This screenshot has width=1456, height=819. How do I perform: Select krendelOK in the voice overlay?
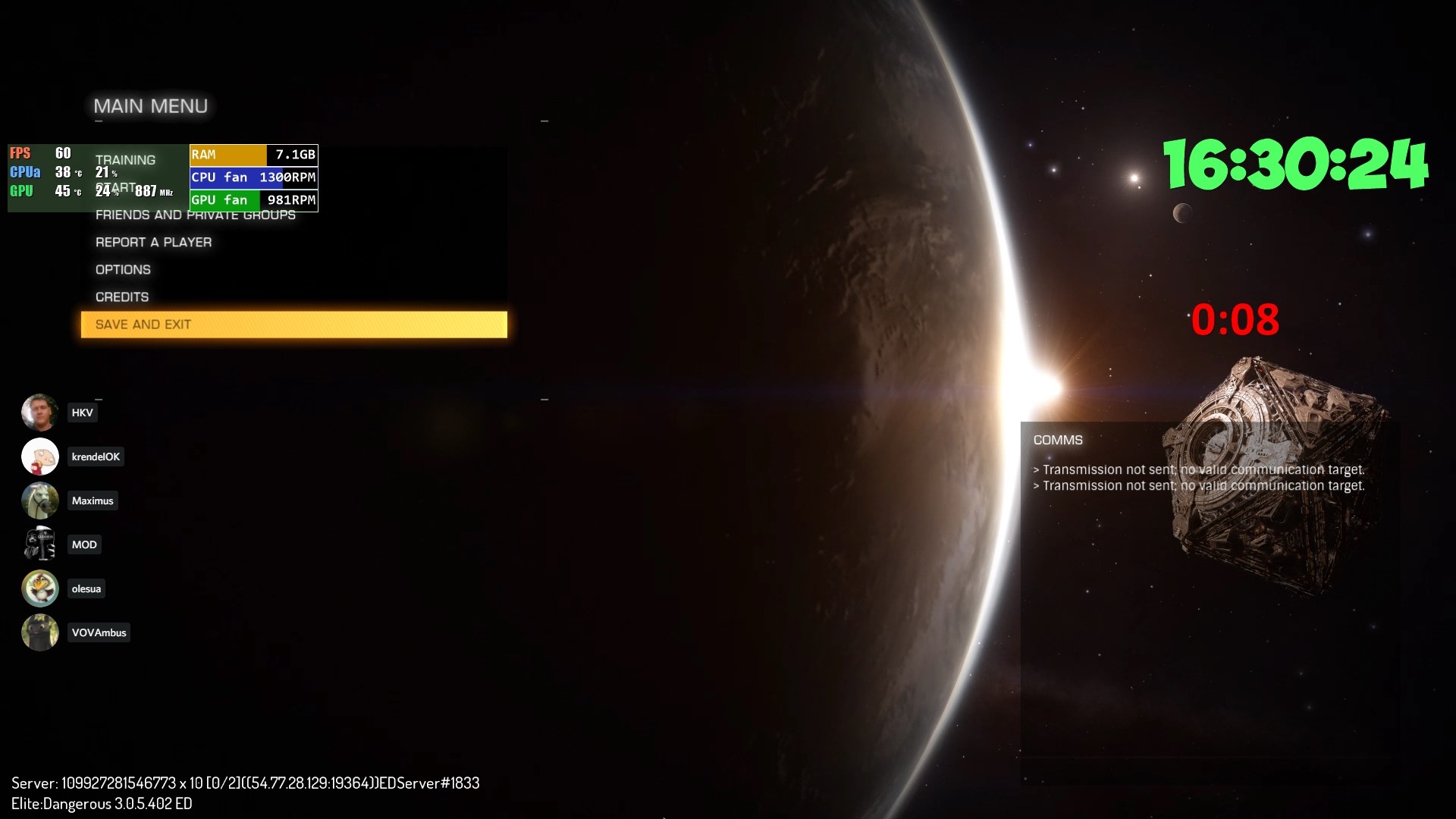tap(96, 457)
